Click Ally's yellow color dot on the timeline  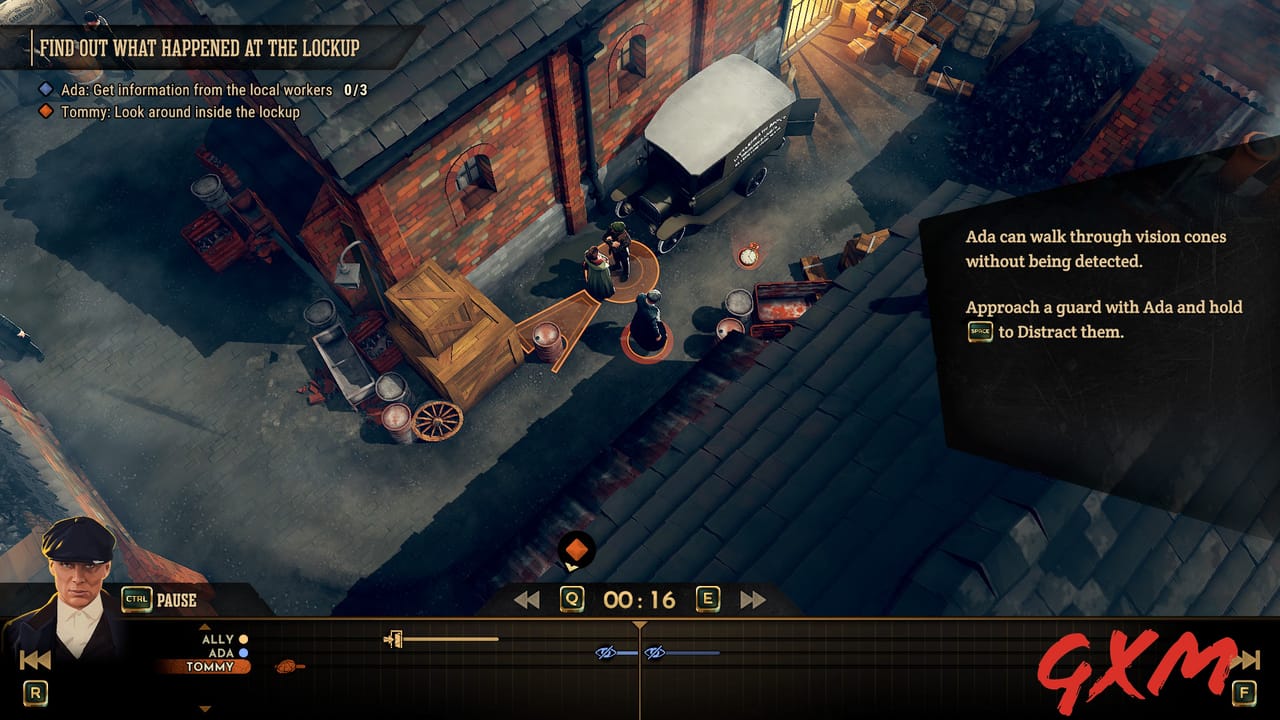243,640
